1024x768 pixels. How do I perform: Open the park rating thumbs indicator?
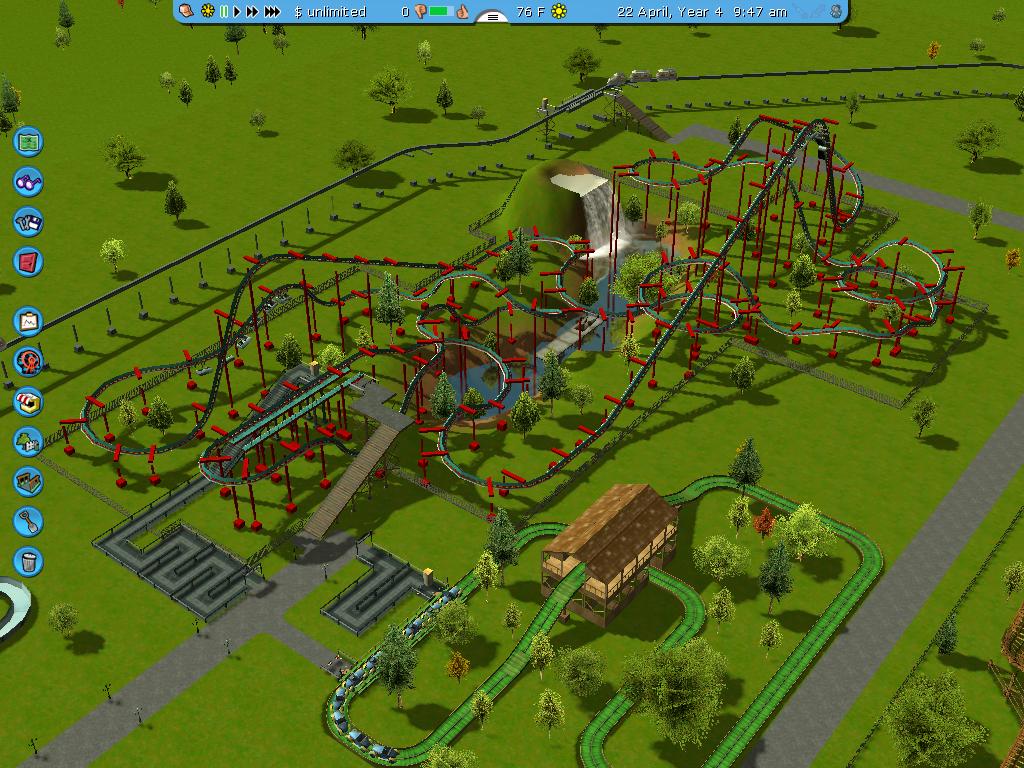tap(441, 12)
